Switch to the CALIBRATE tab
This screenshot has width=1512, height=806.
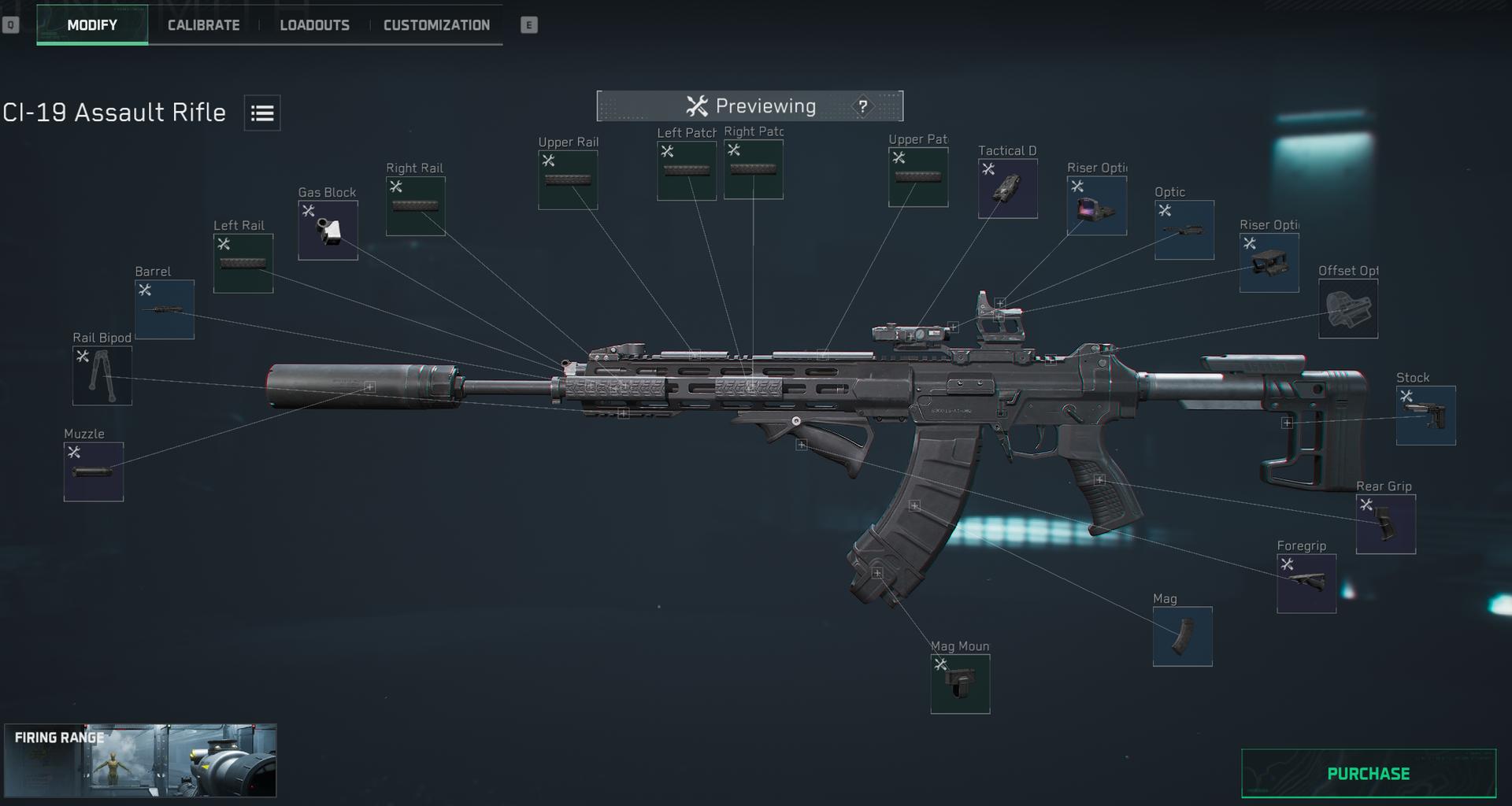[x=202, y=24]
